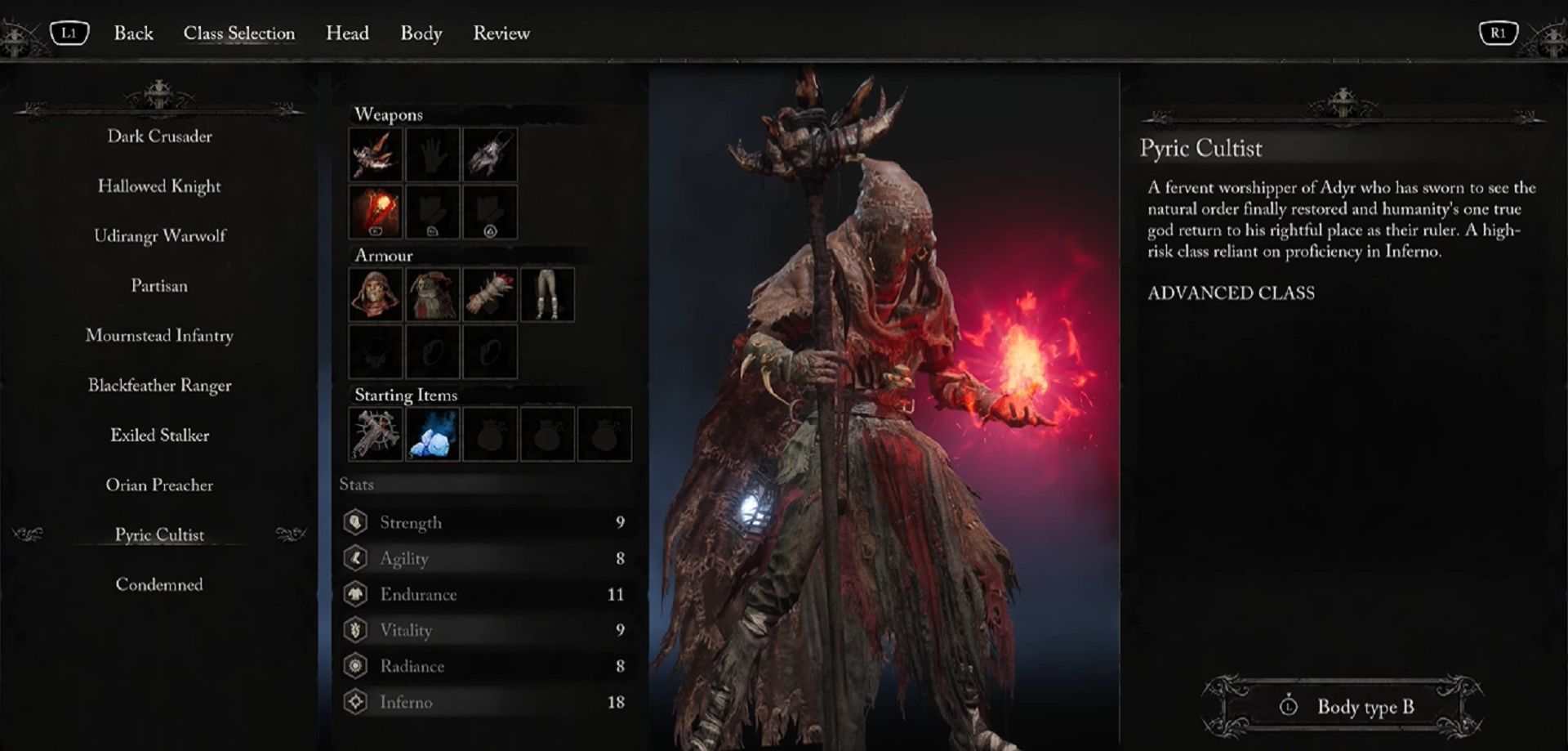Select the Orian Preacher class
The height and width of the screenshot is (751, 1568).
159,485
